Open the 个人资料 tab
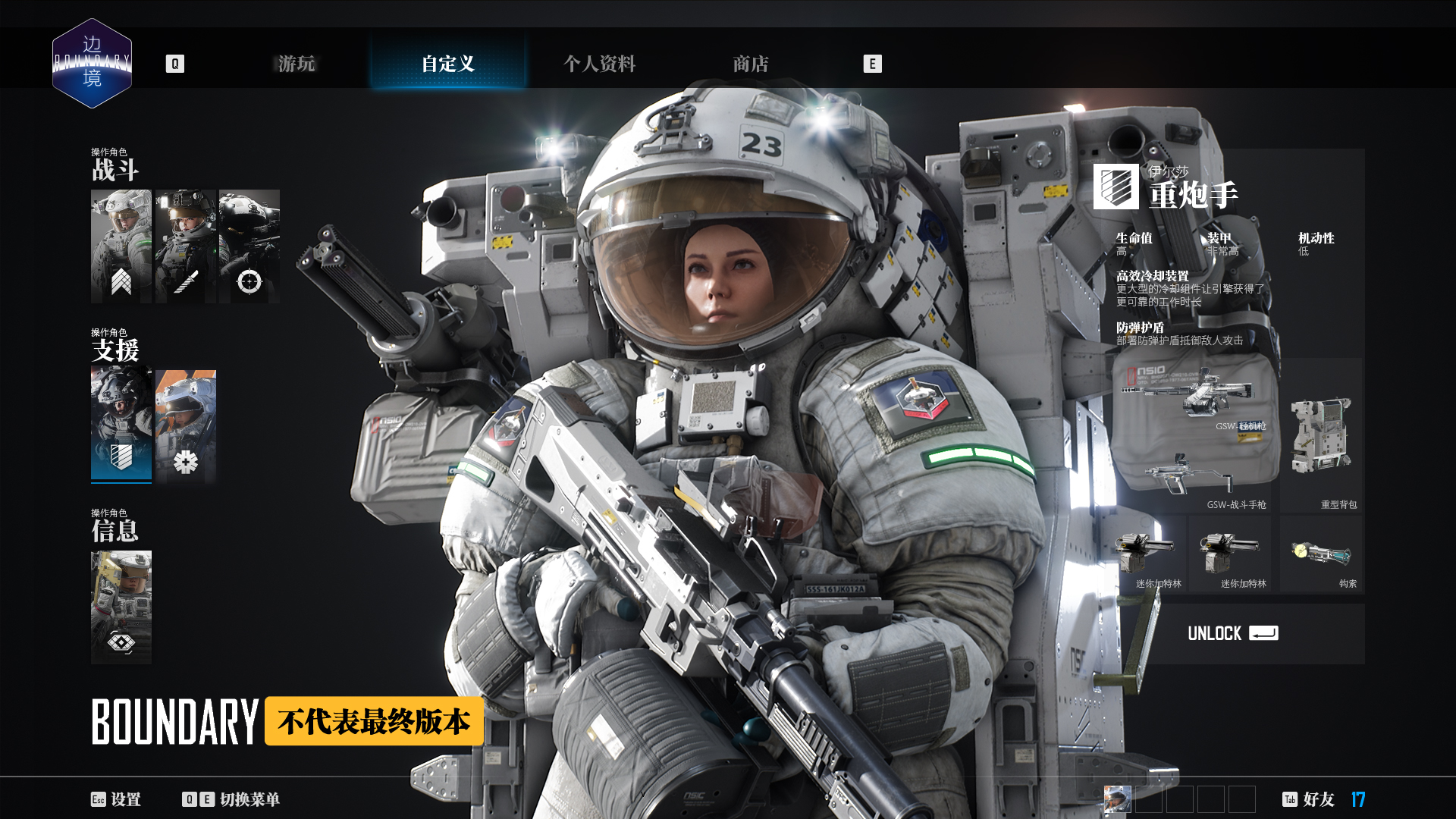 pos(599,64)
